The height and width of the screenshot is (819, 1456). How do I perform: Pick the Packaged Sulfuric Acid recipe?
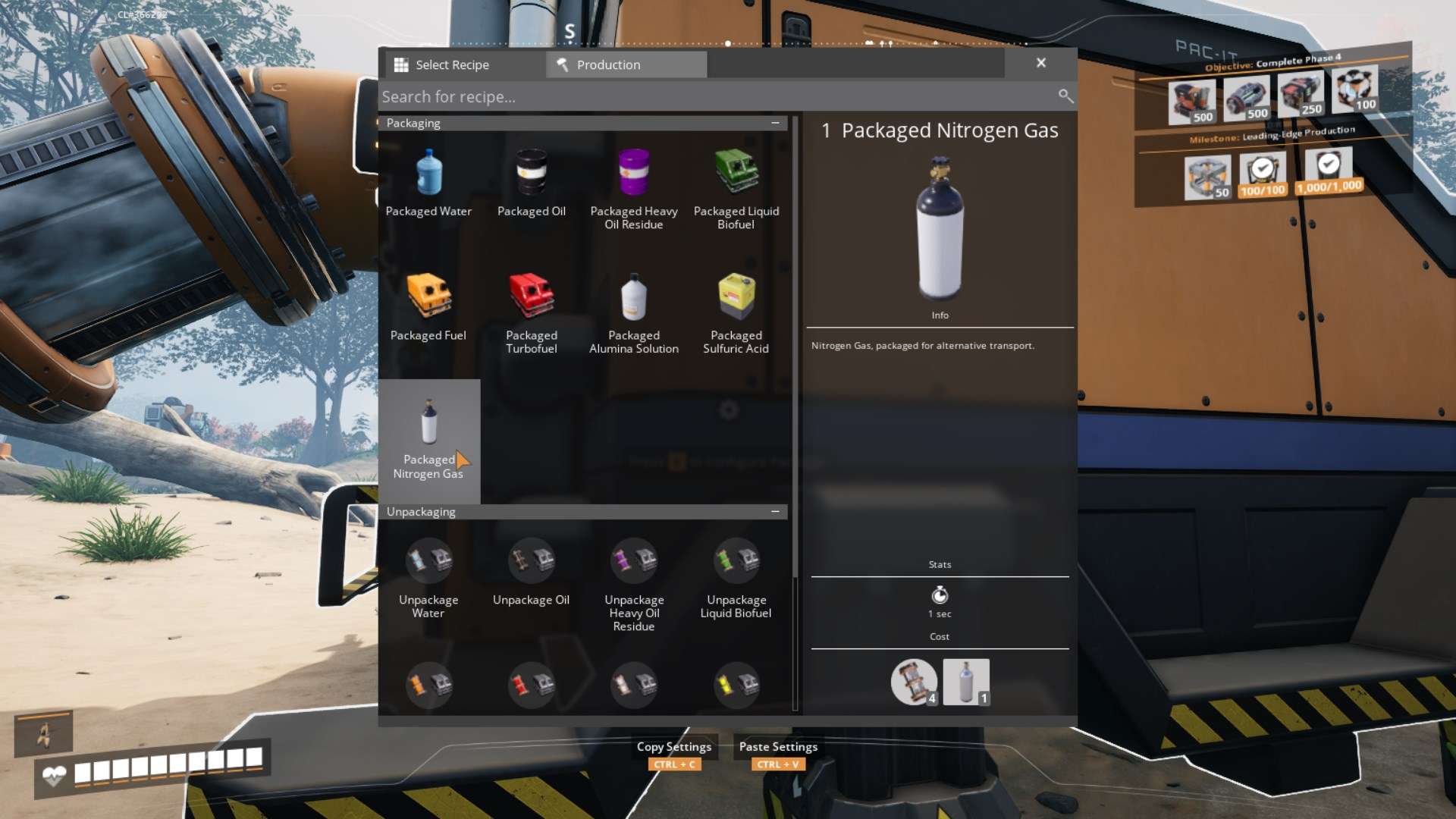click(736, 311)
